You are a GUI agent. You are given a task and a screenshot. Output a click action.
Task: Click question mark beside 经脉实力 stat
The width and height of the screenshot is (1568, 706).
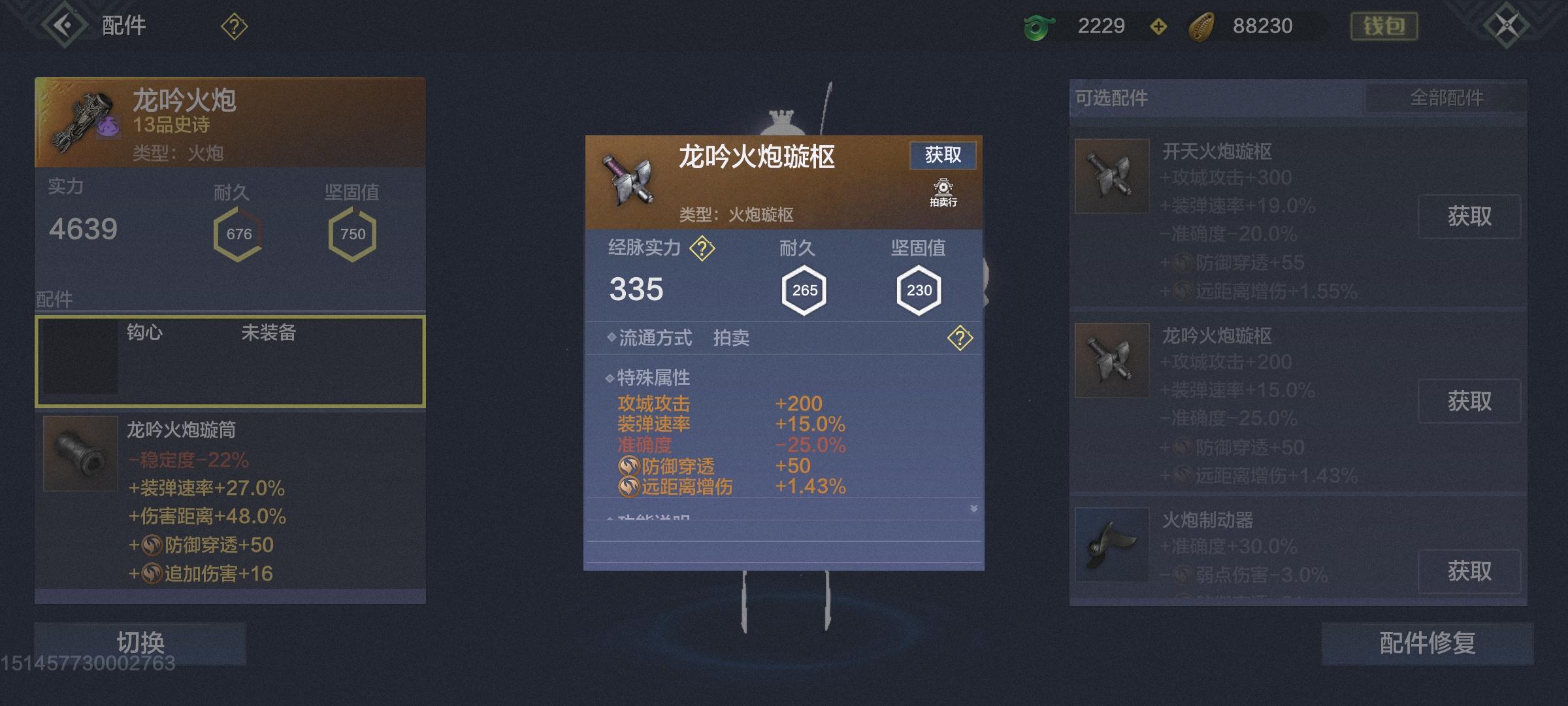pyautogui.click(x=704, y=248)
